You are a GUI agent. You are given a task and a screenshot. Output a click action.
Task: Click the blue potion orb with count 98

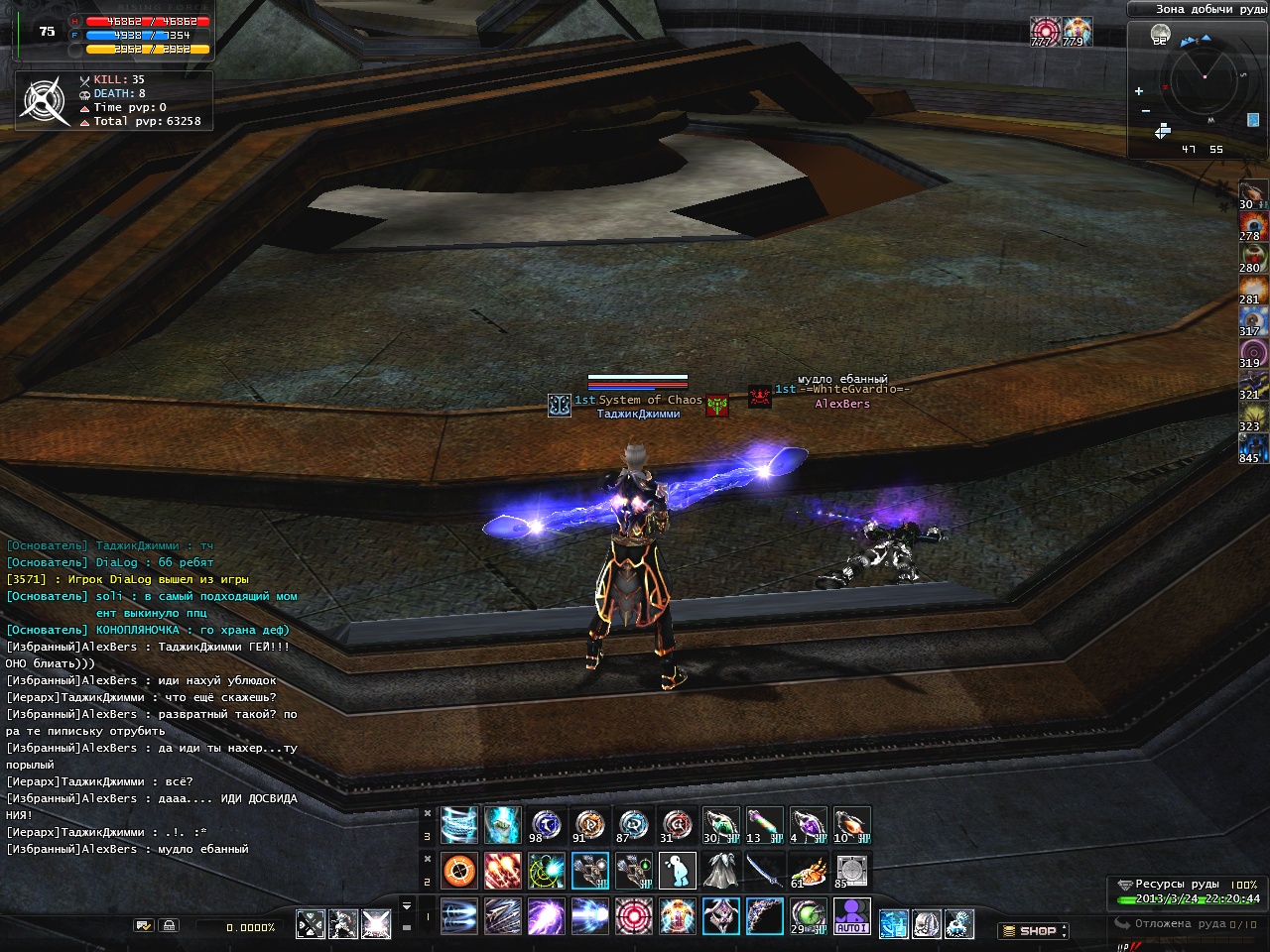546,825
